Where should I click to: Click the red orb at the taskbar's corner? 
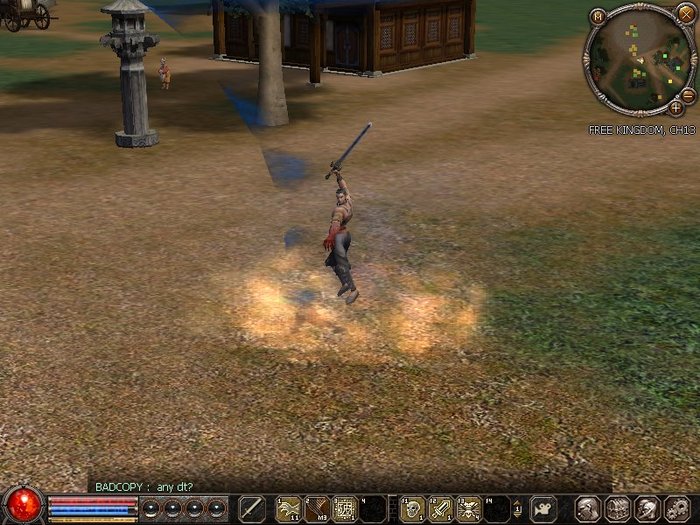coord(22,504)
